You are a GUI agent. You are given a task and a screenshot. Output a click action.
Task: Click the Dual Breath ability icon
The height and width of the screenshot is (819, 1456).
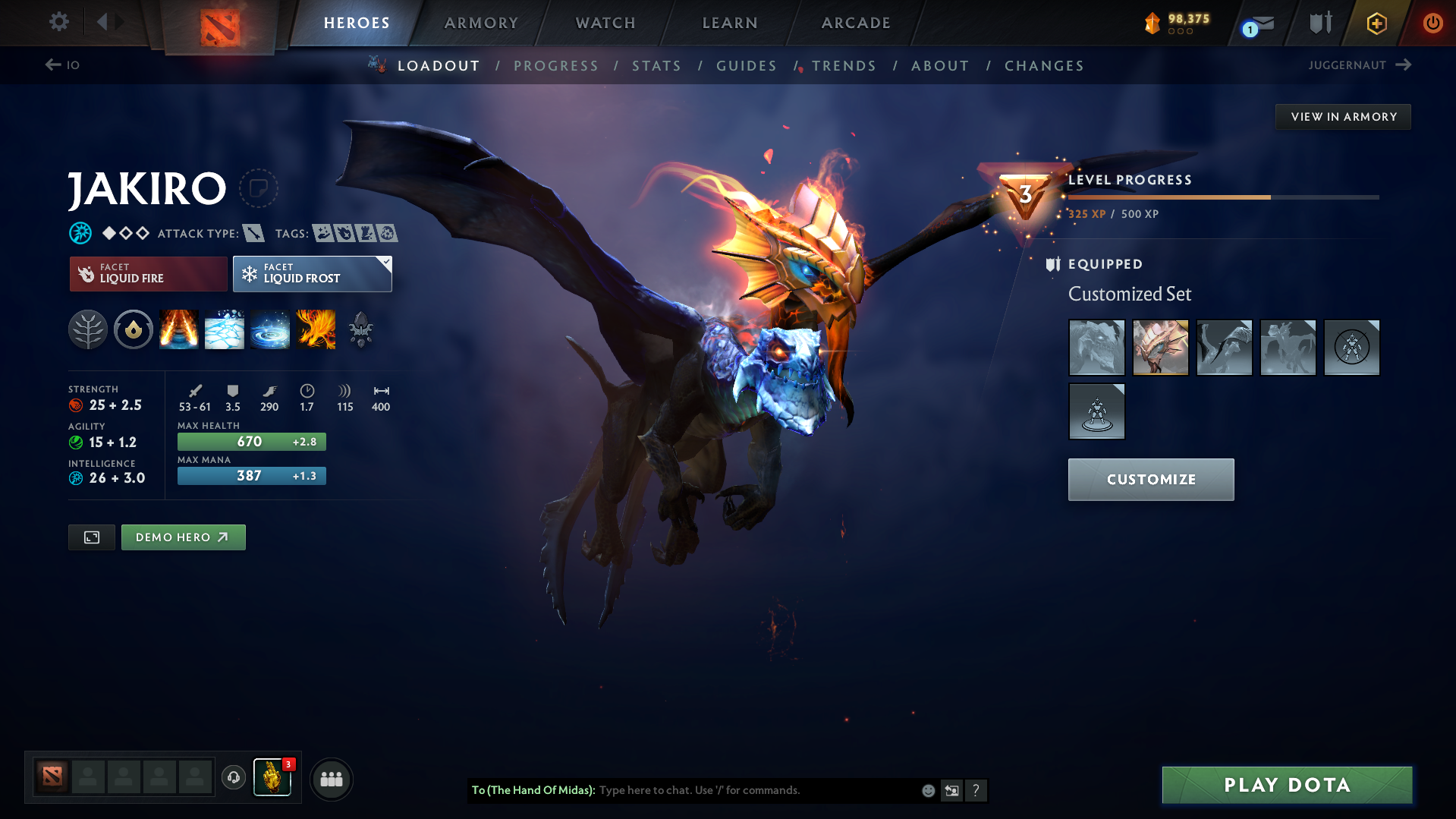click(179, 329)
